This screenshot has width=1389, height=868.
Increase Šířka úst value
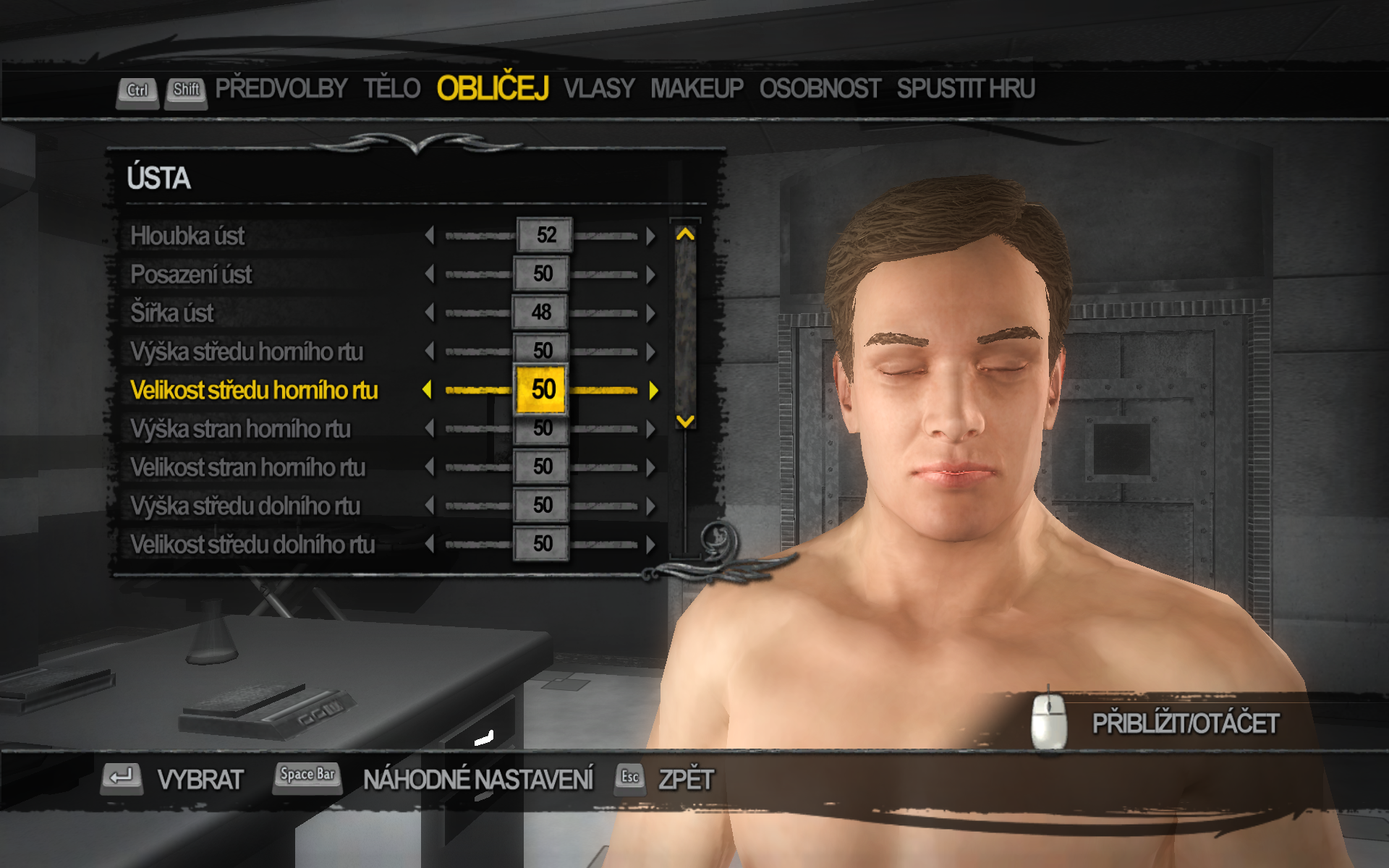point(651,313)
